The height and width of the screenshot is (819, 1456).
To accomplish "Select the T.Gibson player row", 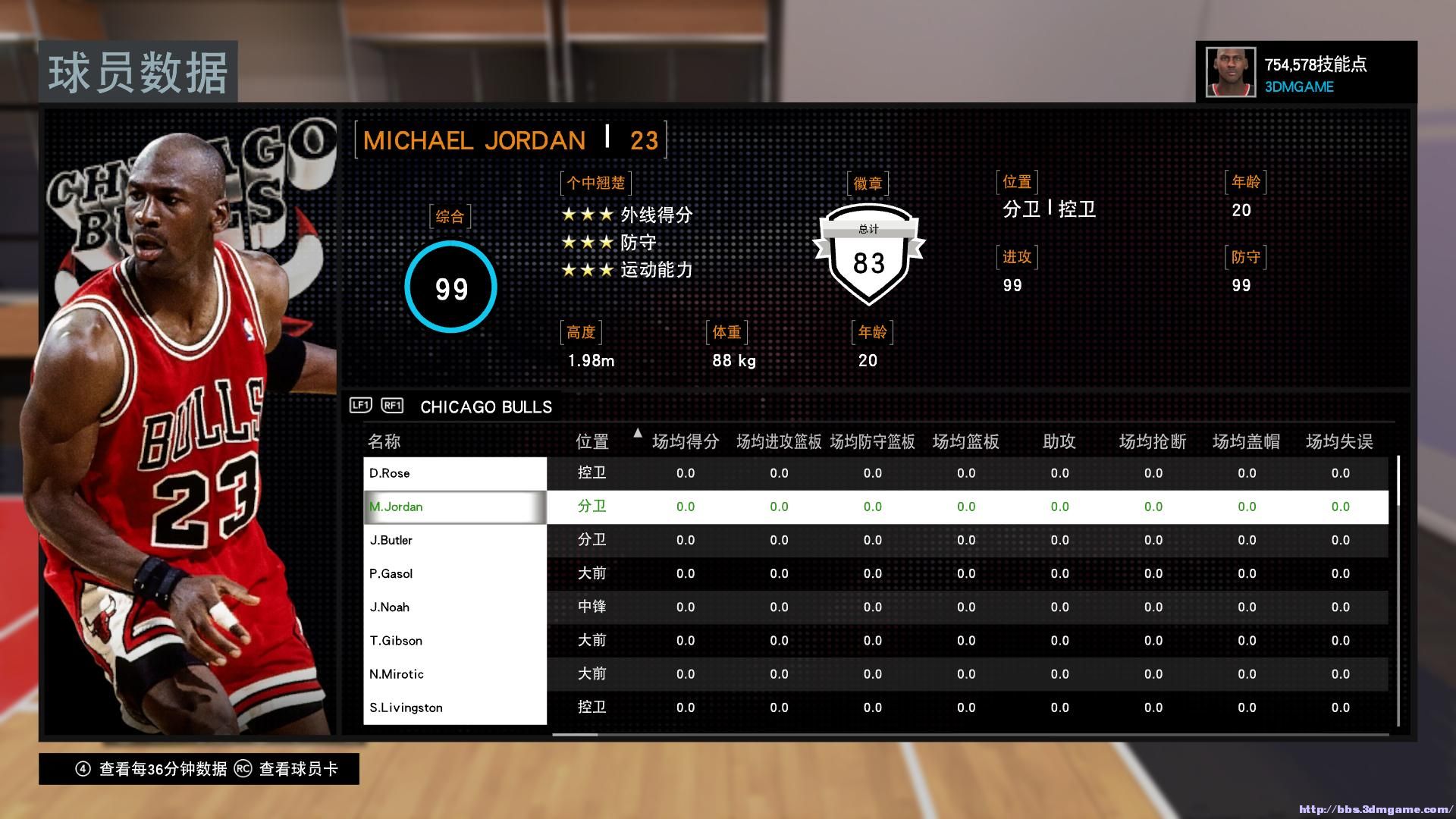I will pos(454,641).
